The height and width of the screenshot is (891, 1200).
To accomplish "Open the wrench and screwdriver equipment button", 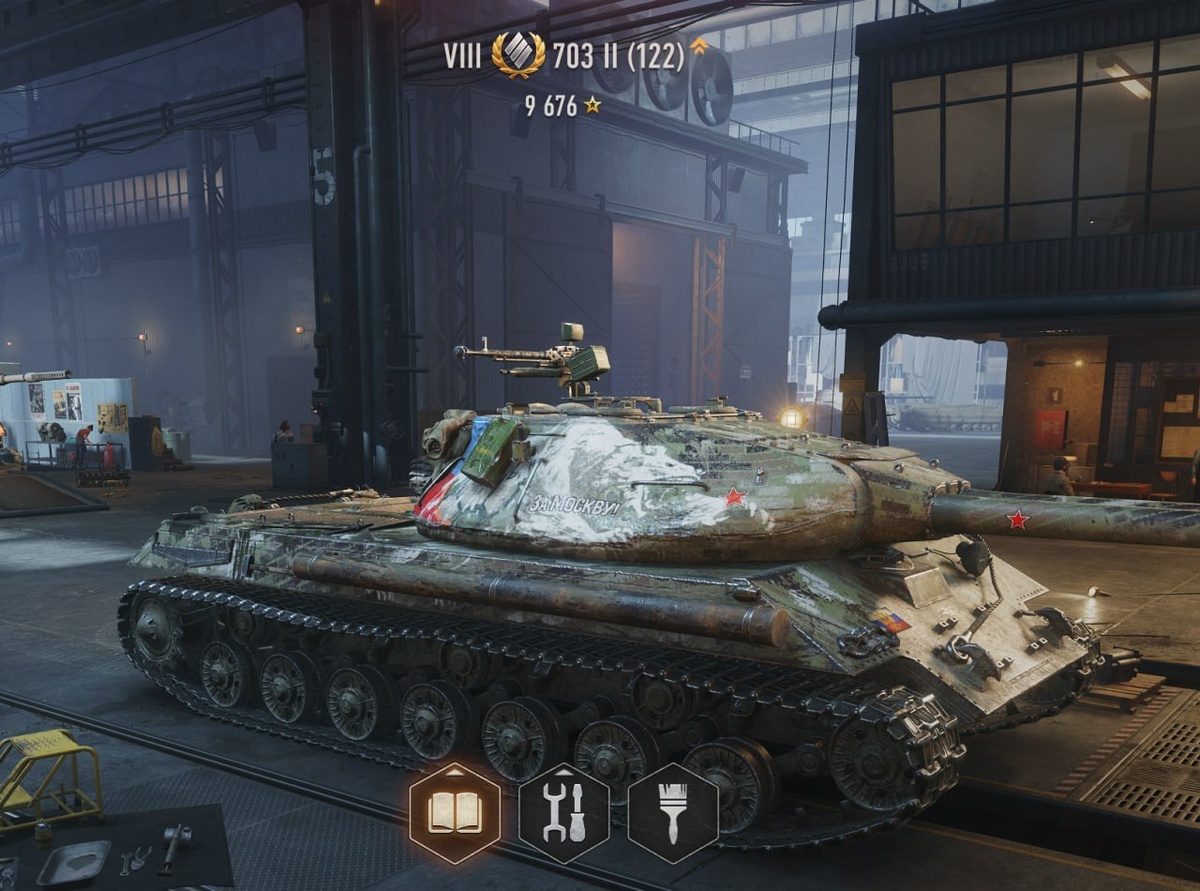I will [564, 813].
